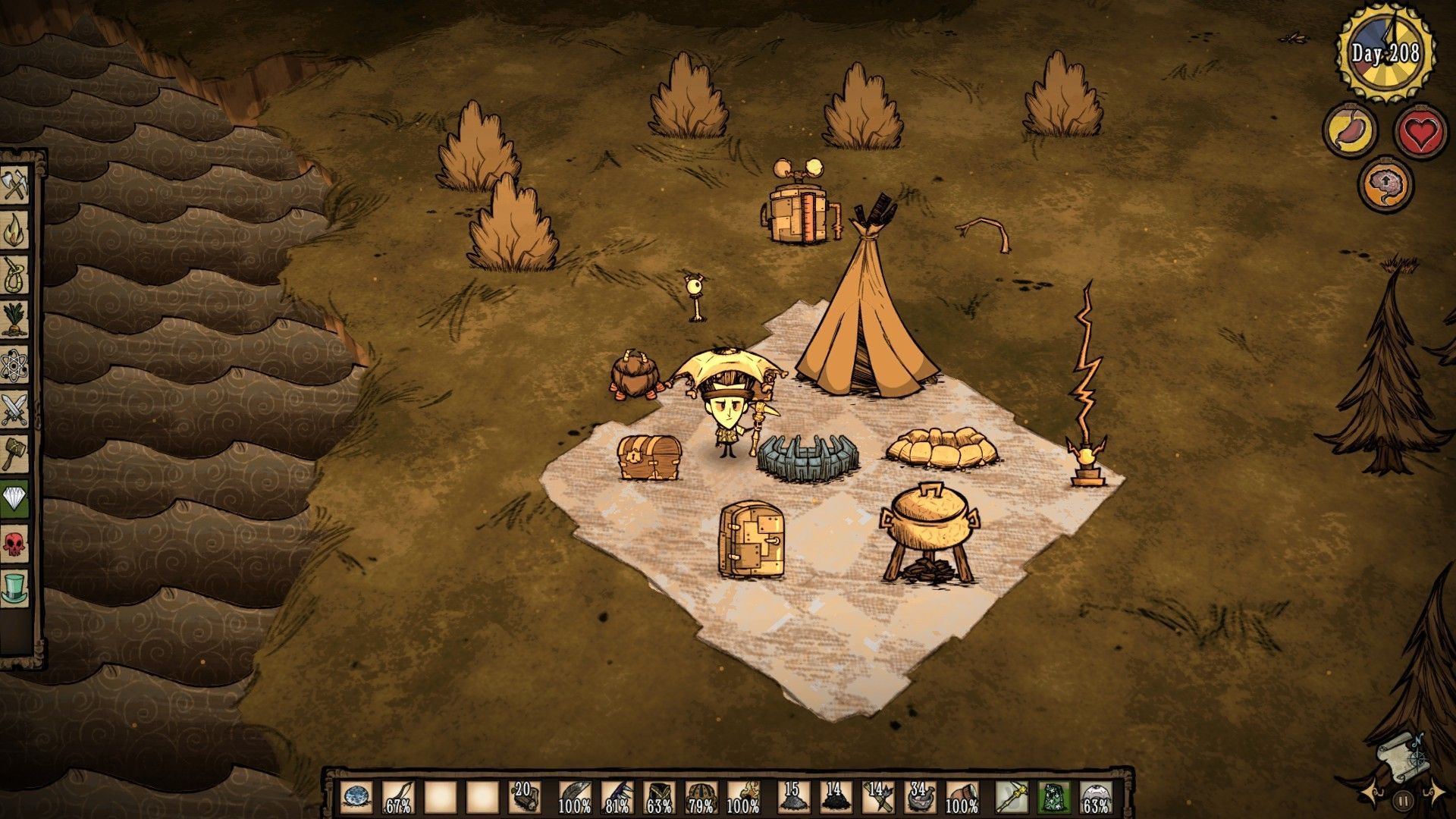
Task: Switch to the Food farming tab
Action: 15,319
